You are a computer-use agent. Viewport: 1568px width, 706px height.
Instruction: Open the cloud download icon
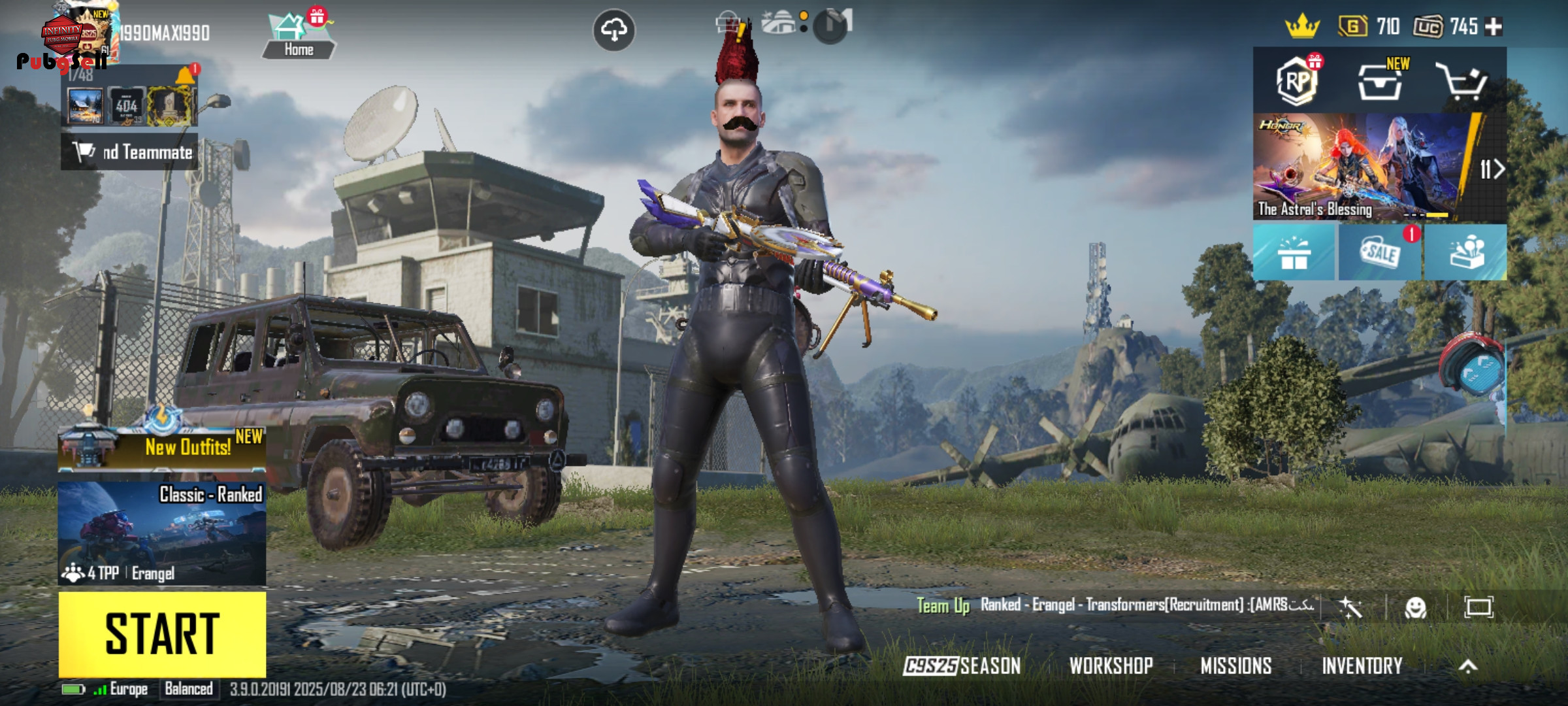[x=613, y=30]
